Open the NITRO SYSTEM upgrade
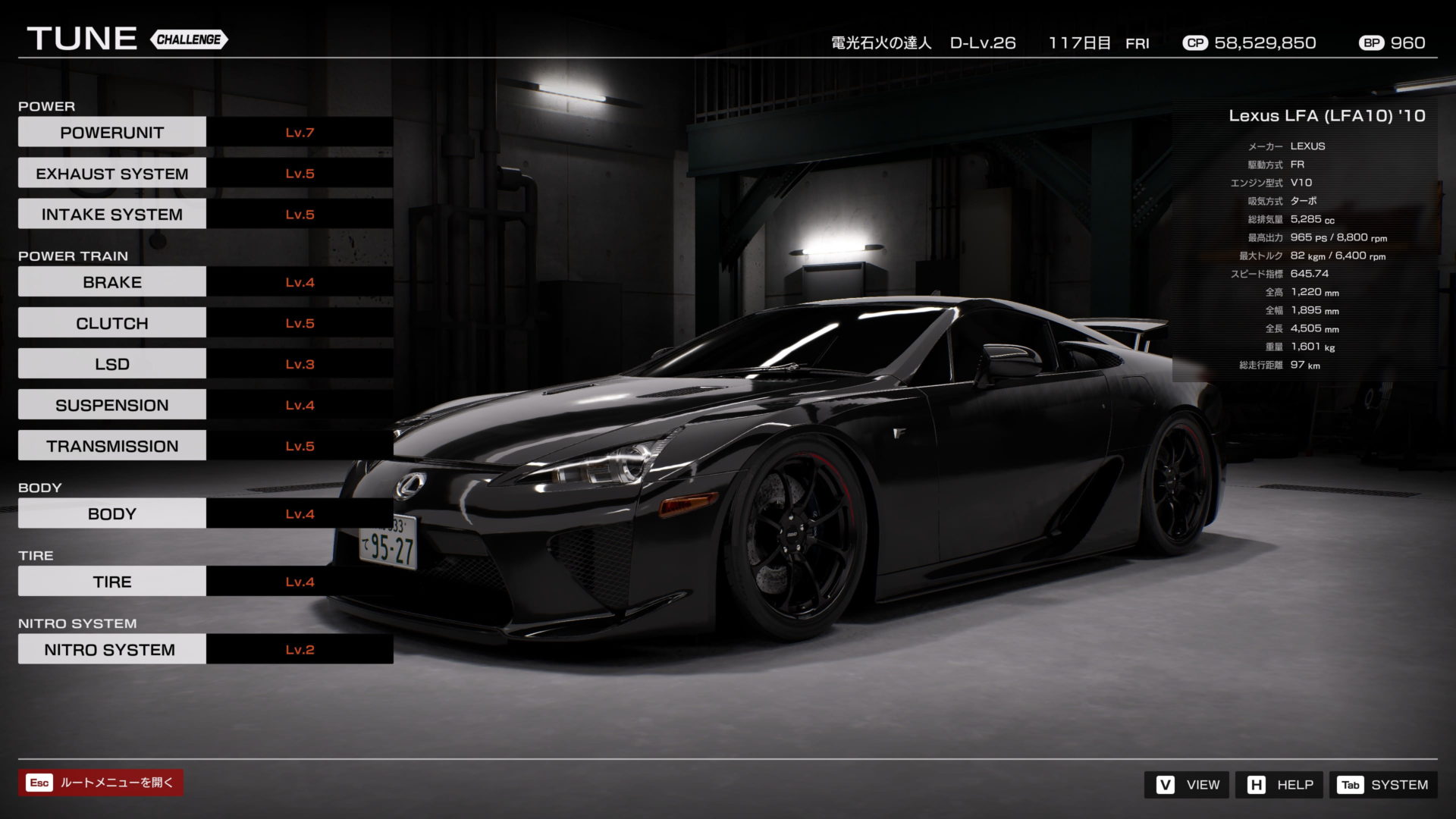This screenshot has height=819, width=1456. pyautogui.click(x=112, y=650)
